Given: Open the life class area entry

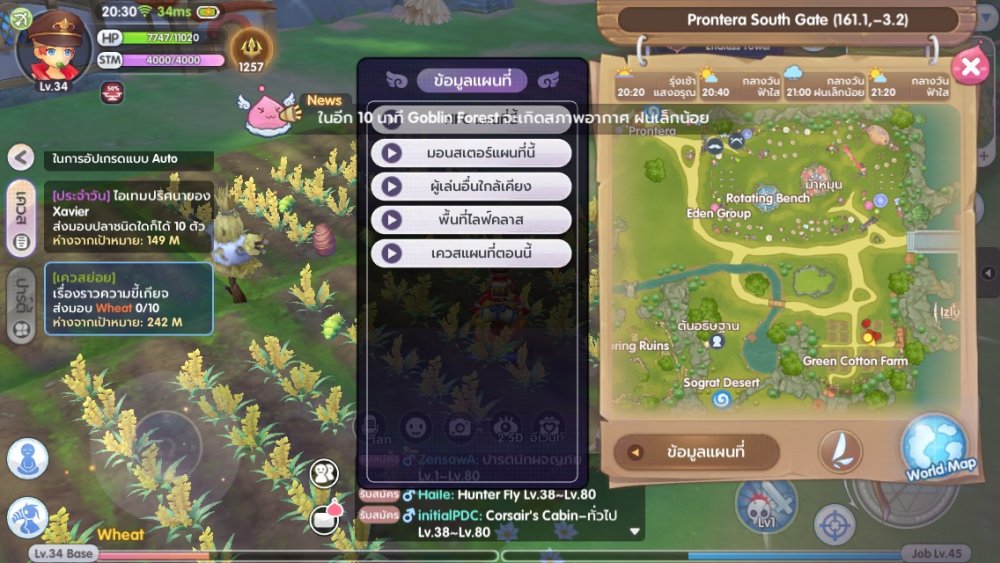Looking at the screenshot, I should coord(471,220).
